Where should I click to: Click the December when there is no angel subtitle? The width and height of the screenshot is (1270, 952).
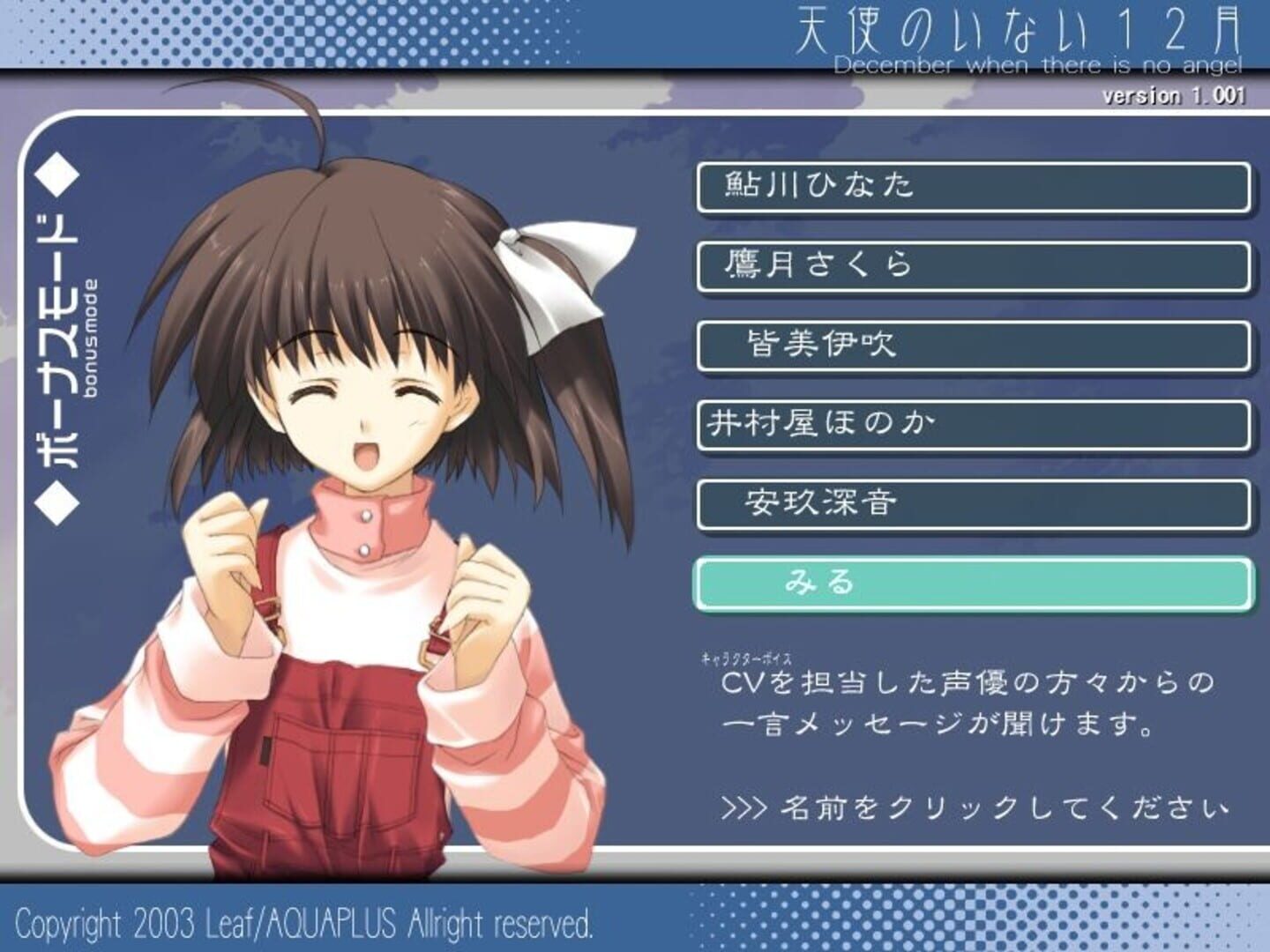pos(1041,63)
